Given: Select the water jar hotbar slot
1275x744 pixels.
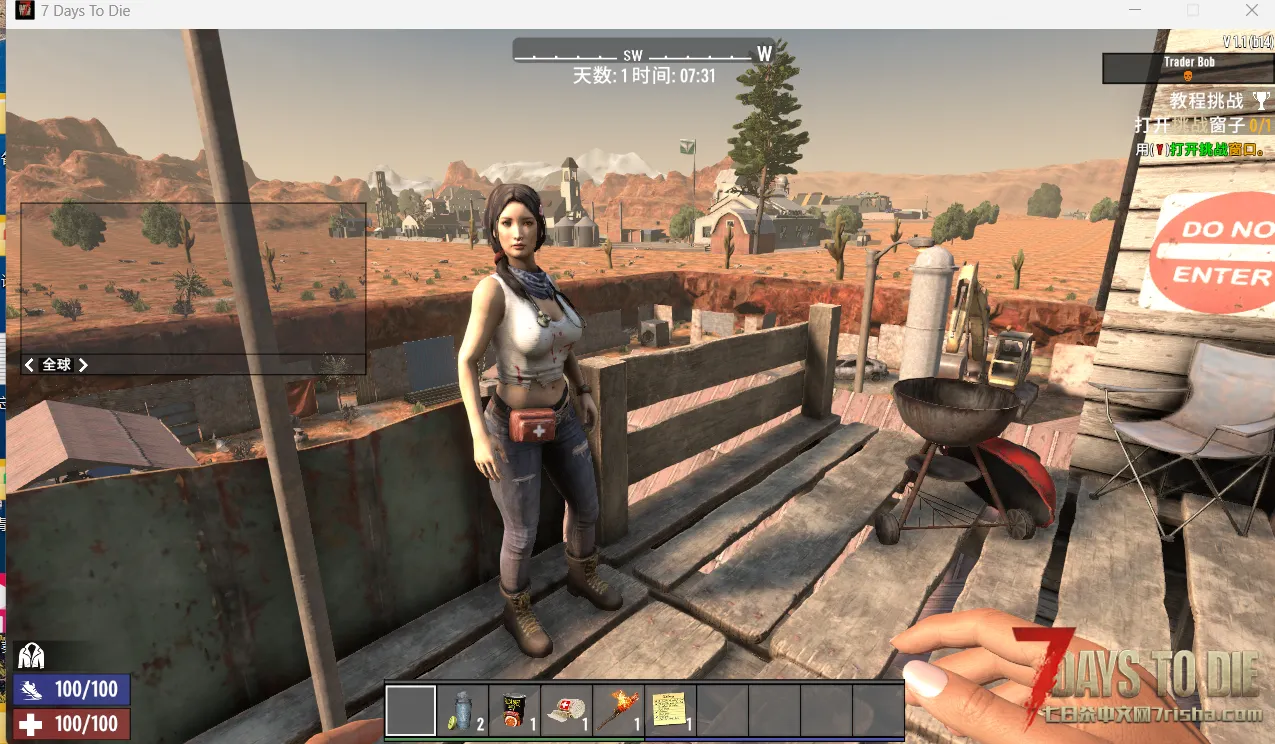Looking at the screenshot, I should [463, 710].
